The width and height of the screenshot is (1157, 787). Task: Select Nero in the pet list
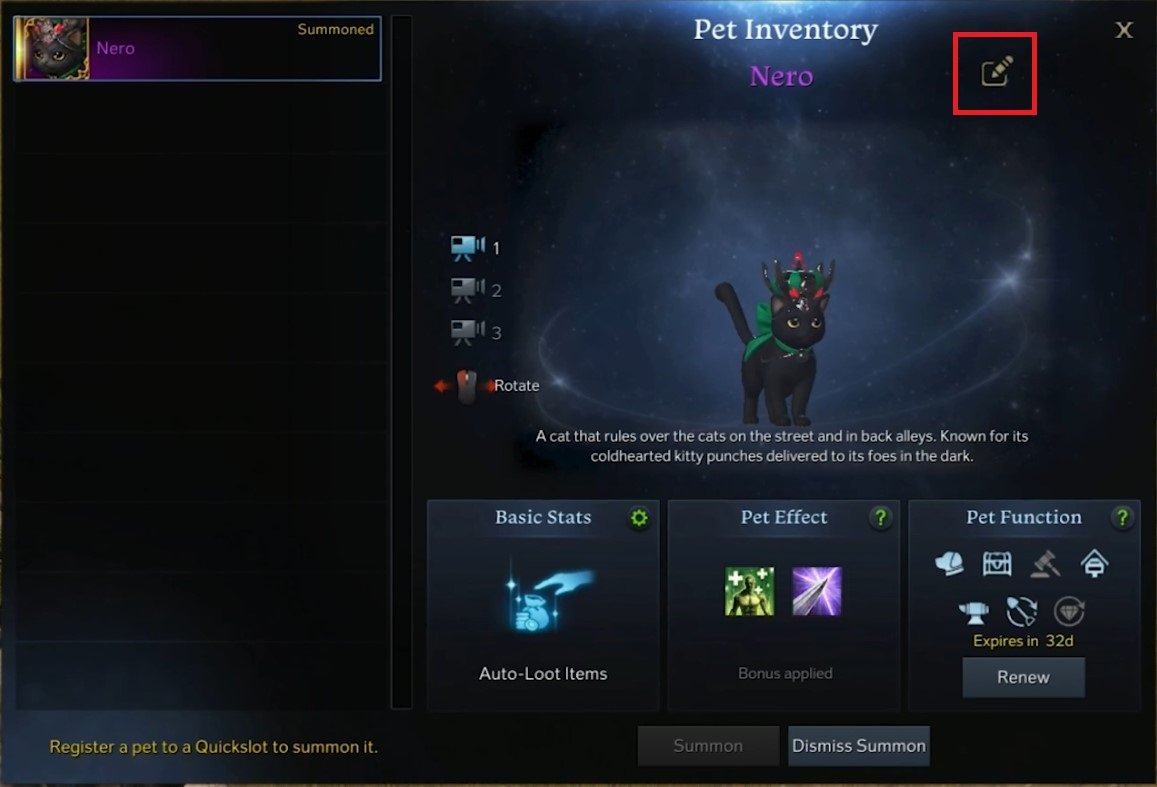pos(197,49)
